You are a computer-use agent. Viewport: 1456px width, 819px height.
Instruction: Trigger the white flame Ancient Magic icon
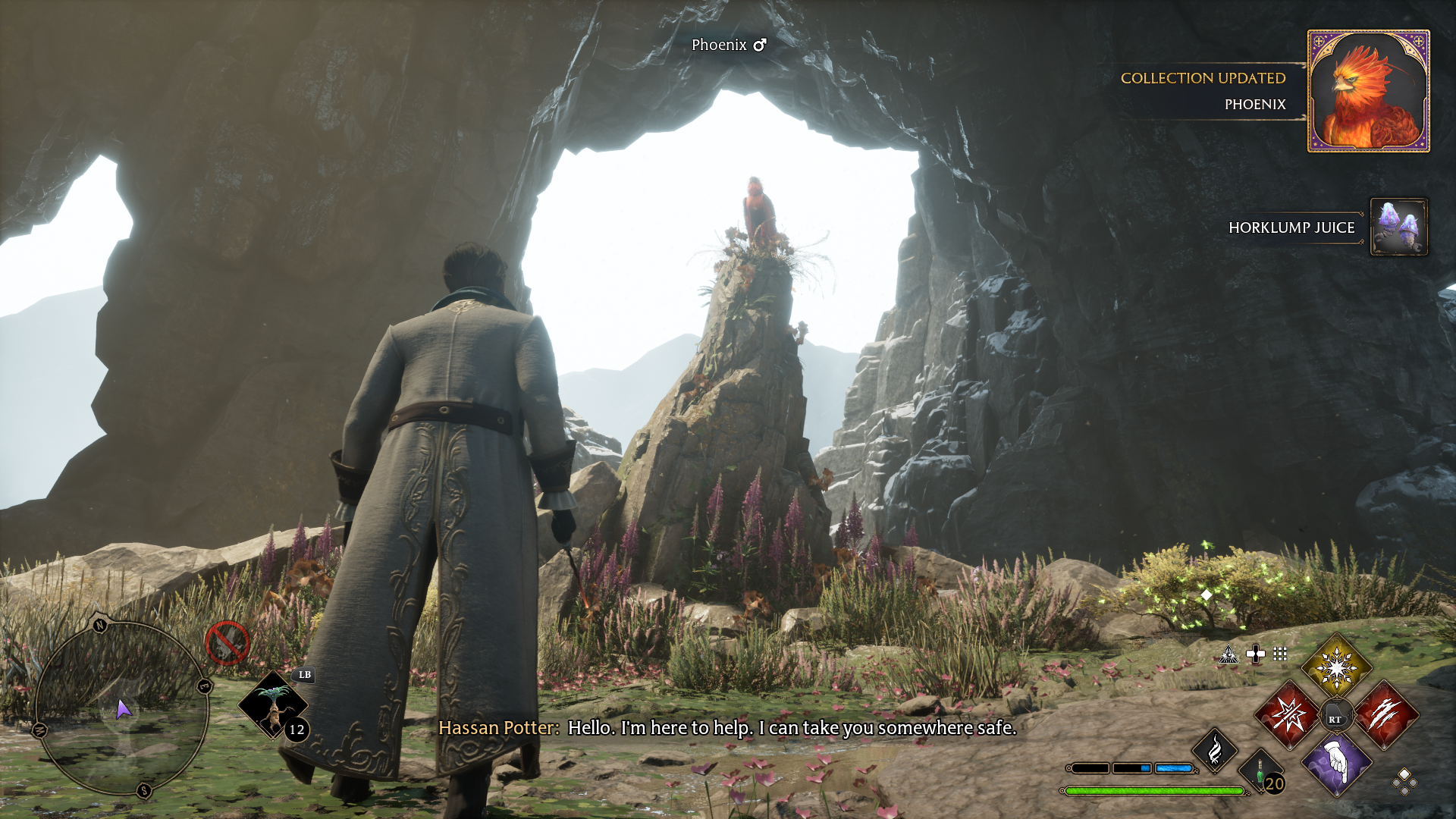point(1215,751)
